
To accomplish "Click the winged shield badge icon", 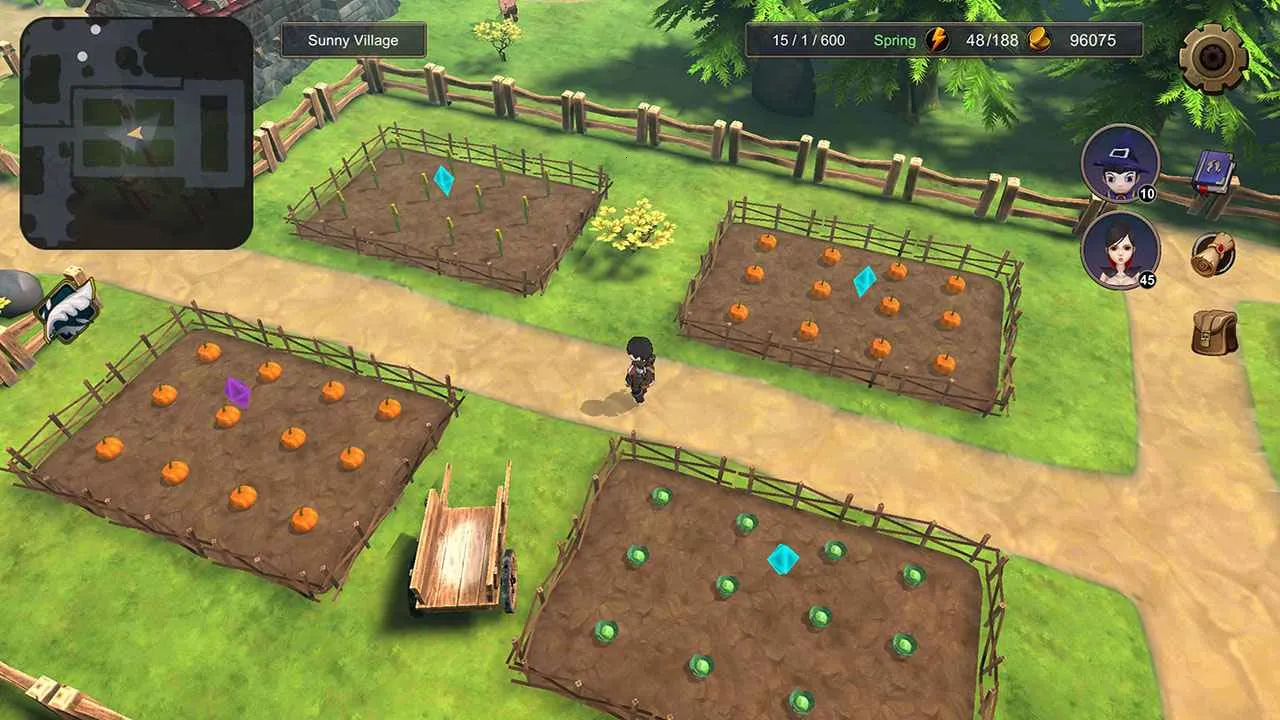I will [x=68, y=310].
